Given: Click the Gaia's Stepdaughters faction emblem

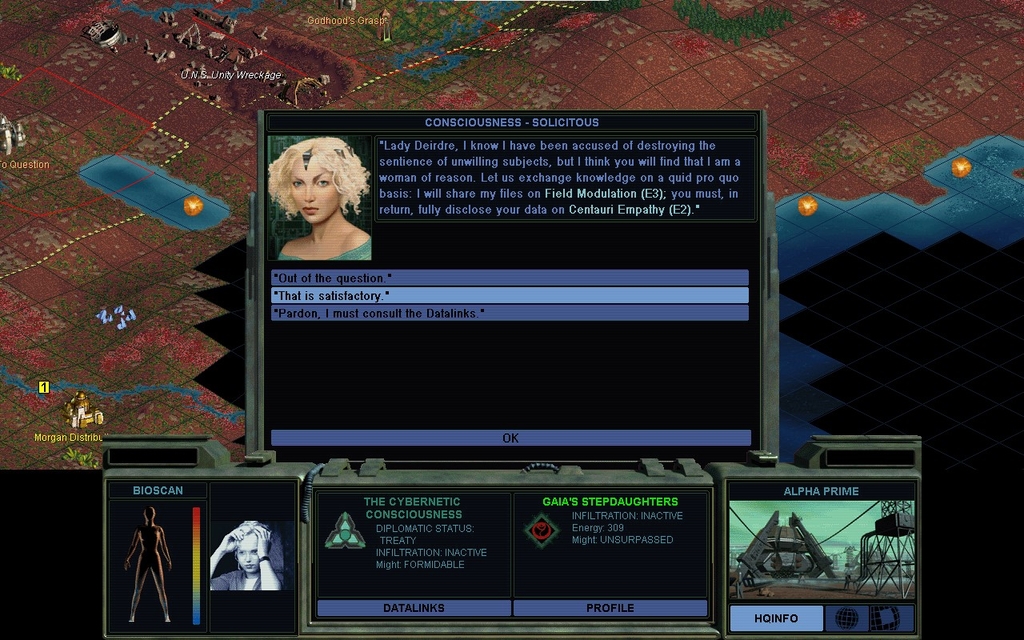Looking at the screenshot, I should coord(542,529).
